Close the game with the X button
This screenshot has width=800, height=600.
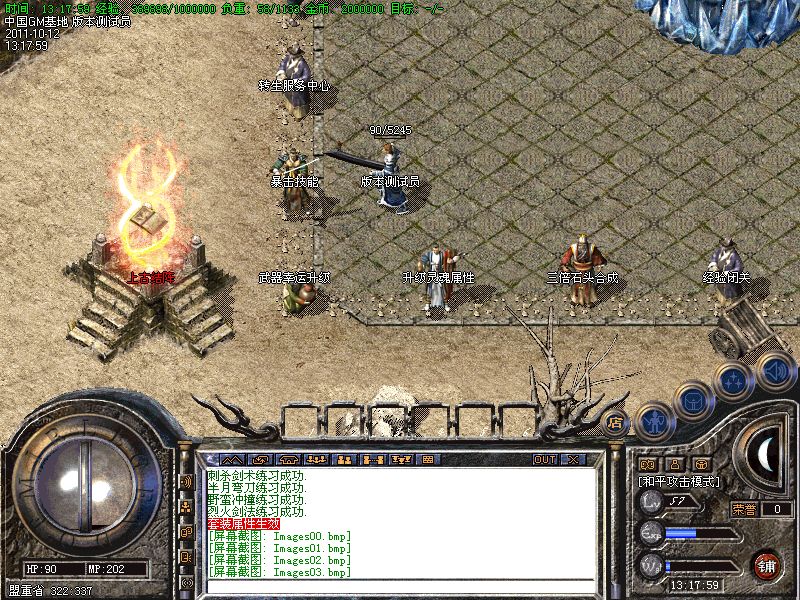click(x=573, y=459)
